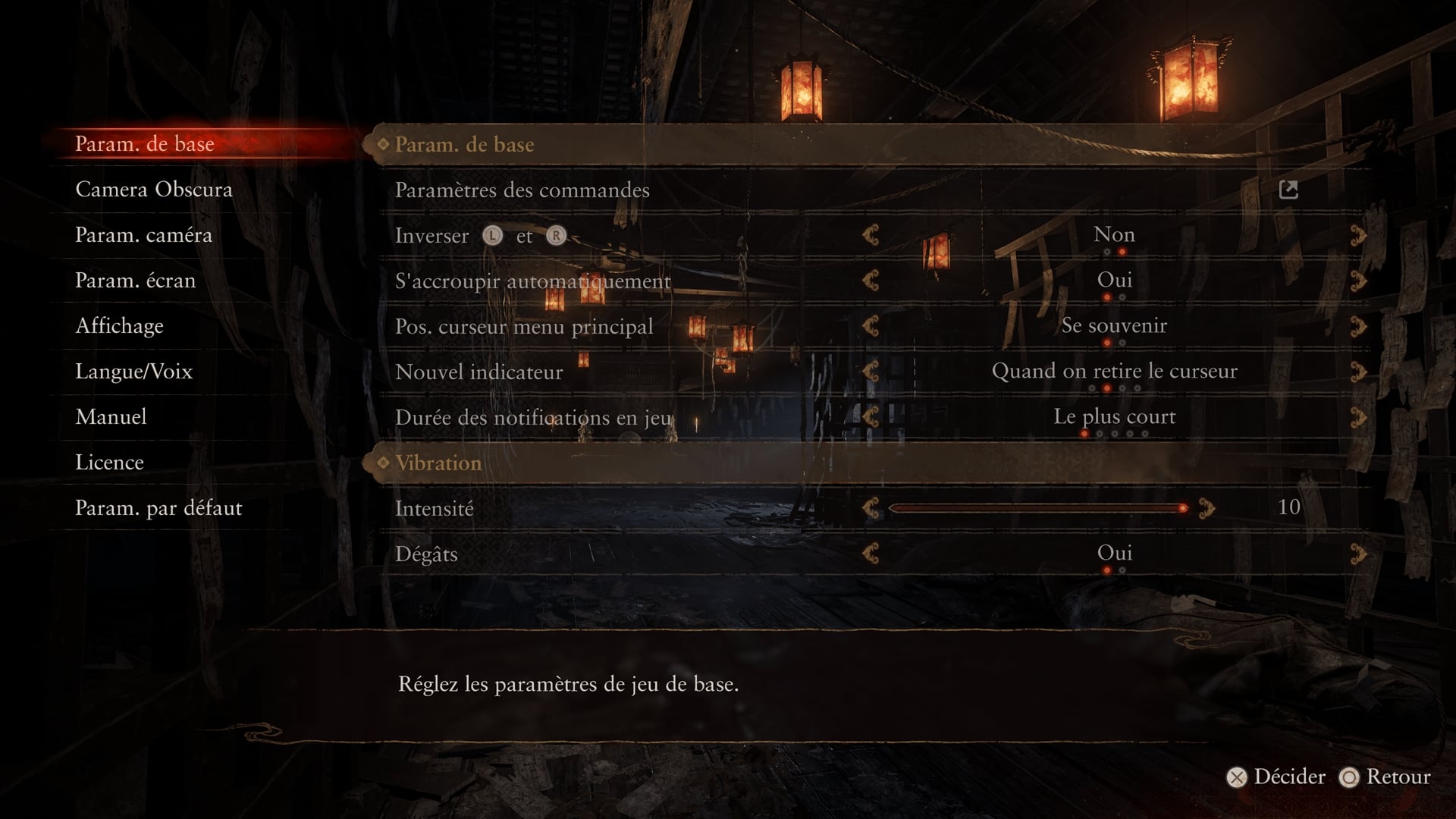Adjust the Intensité vibration slider
Image resolution: width=1456 pixels, height=819 pixels.
point(1036,508)
